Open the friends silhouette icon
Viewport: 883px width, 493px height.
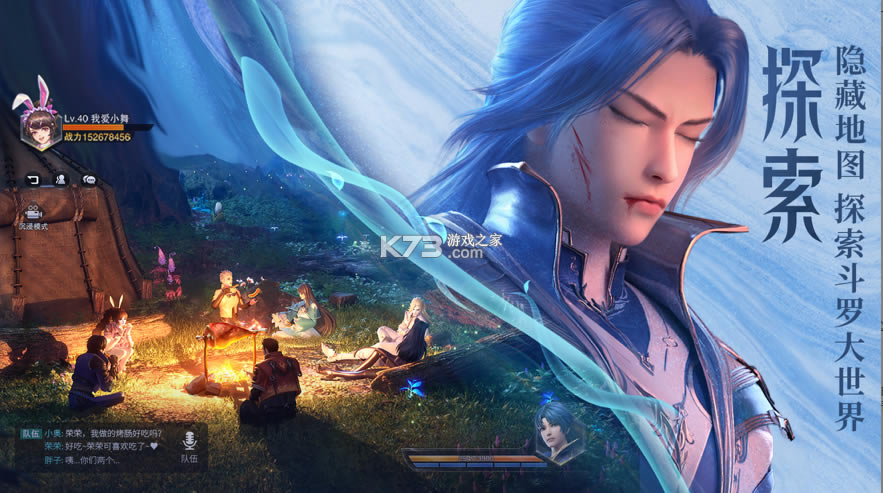pyautogui.click(x=61, y=180)
